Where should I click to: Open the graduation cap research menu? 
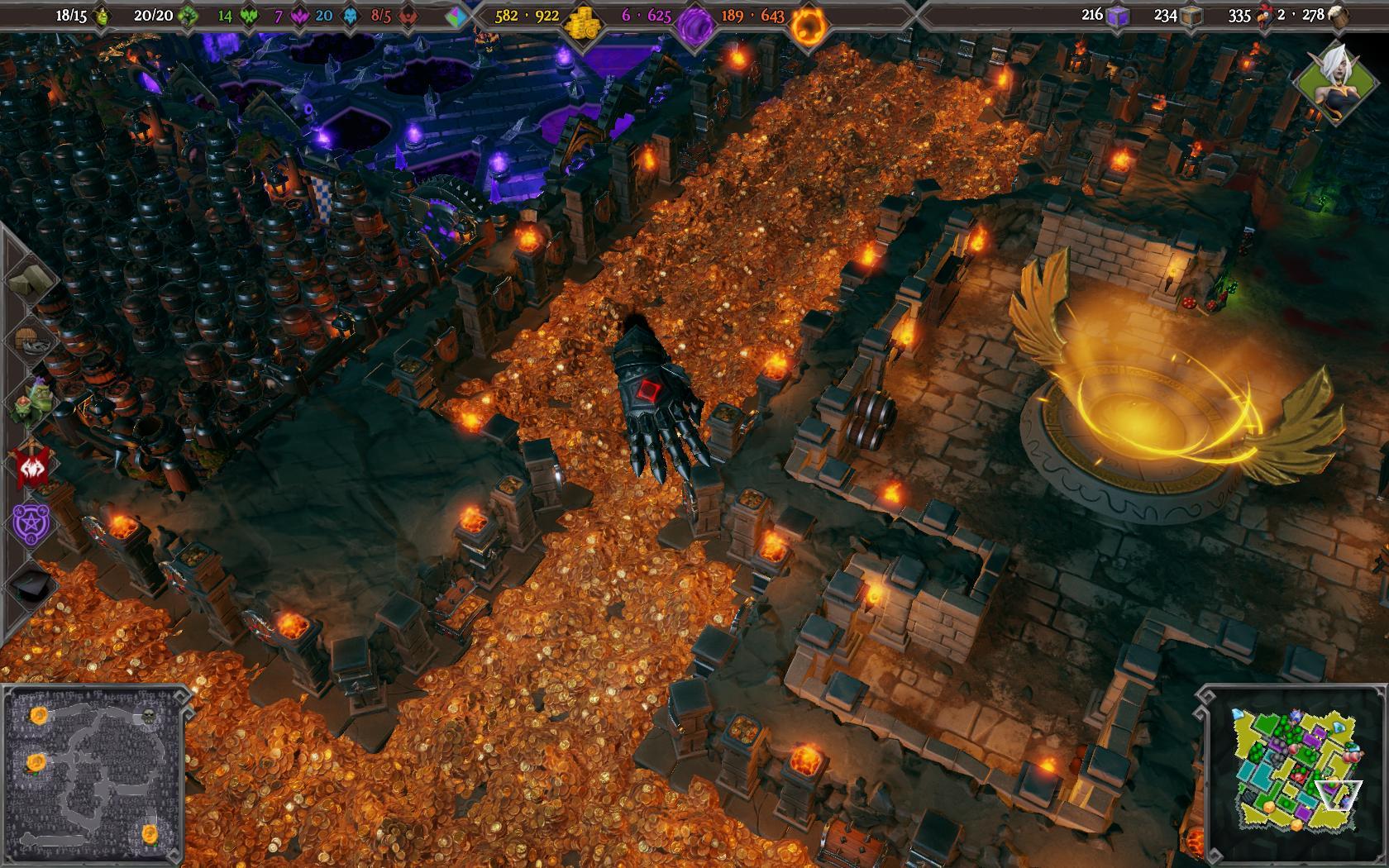(32, 584)
